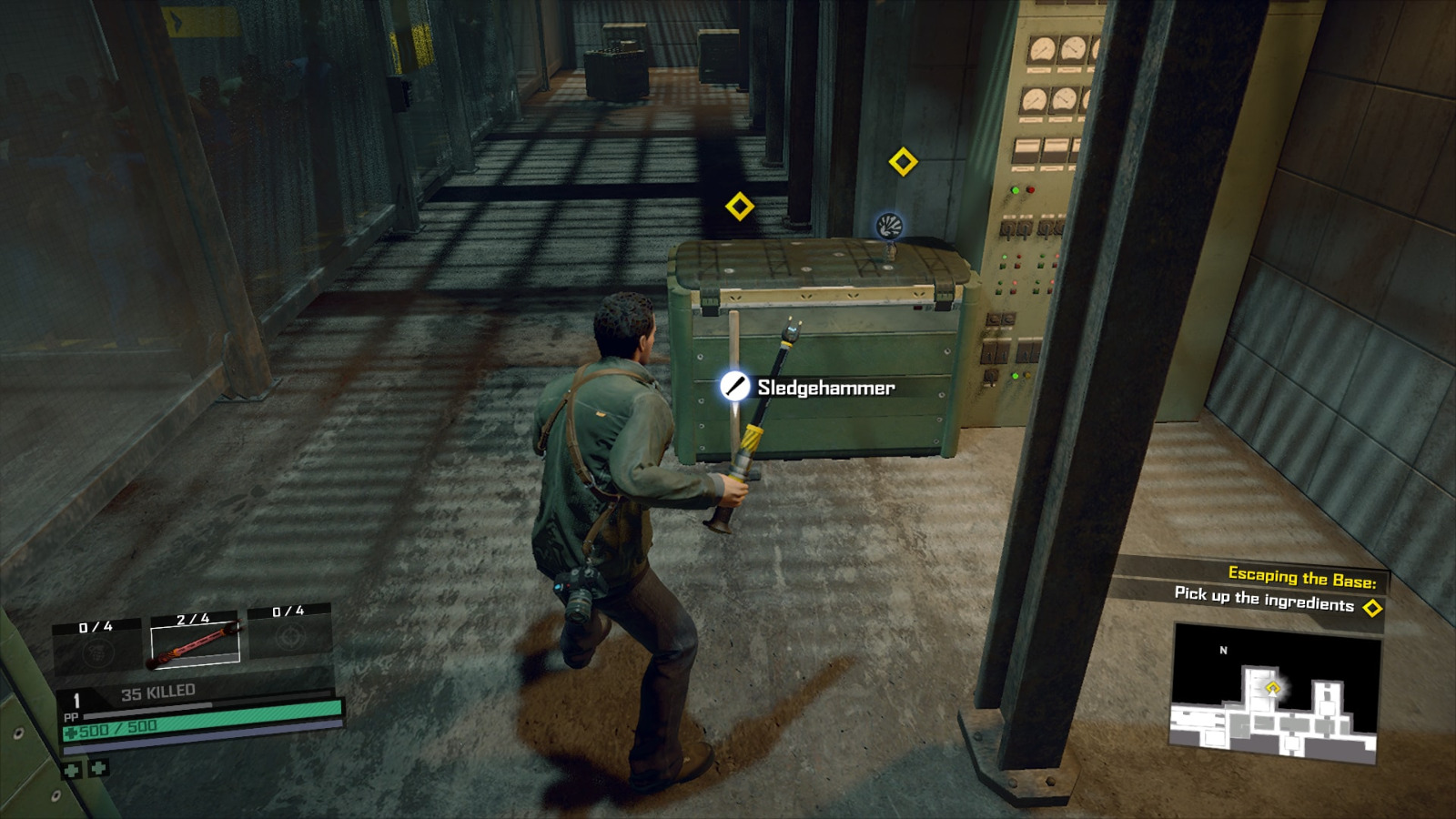Click the N compass label on the minimap
The height and width of the screenshot is (819, 1456).
(1223, 651)
